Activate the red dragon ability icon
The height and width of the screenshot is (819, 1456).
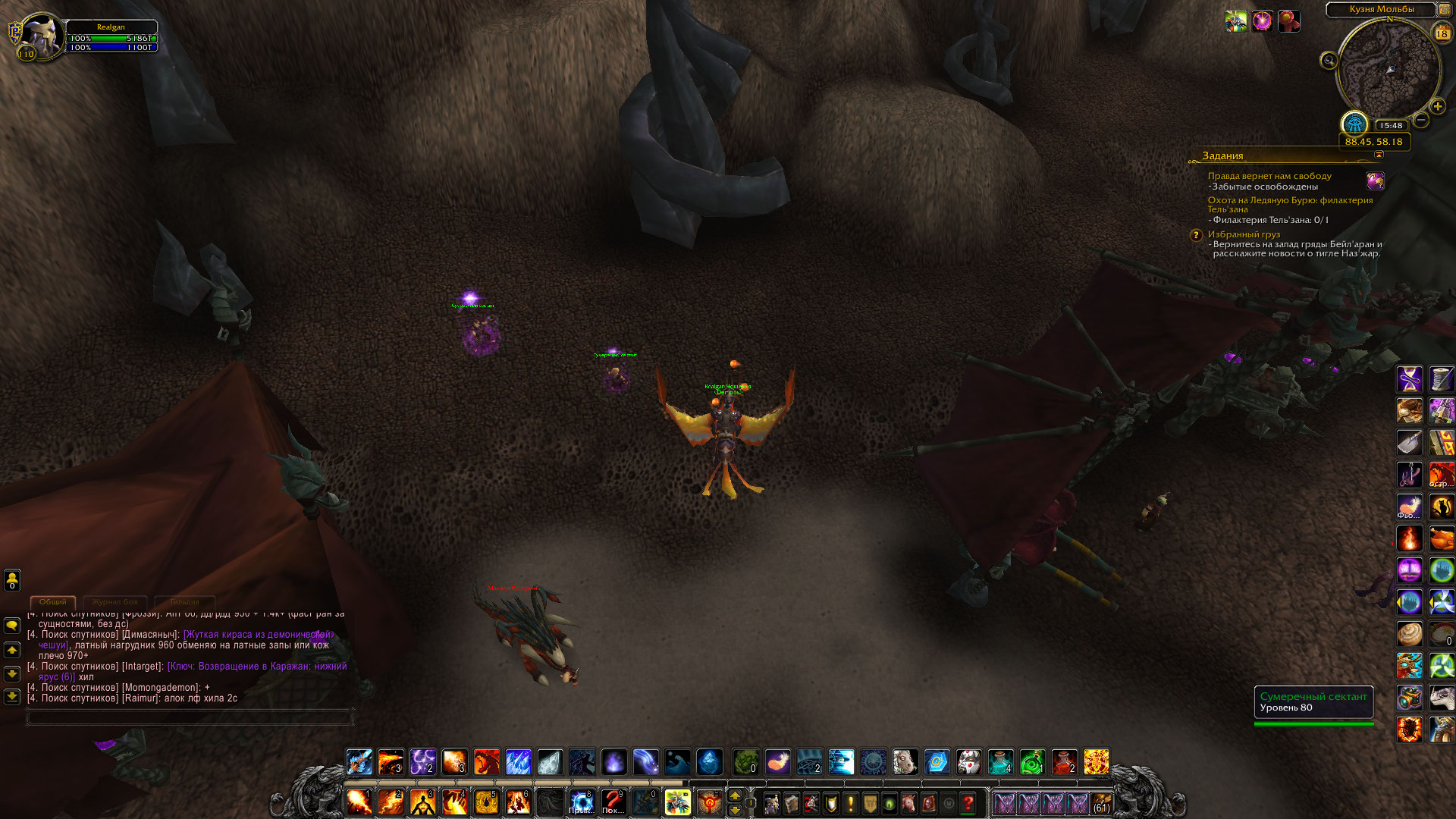[x=486, y=761]
